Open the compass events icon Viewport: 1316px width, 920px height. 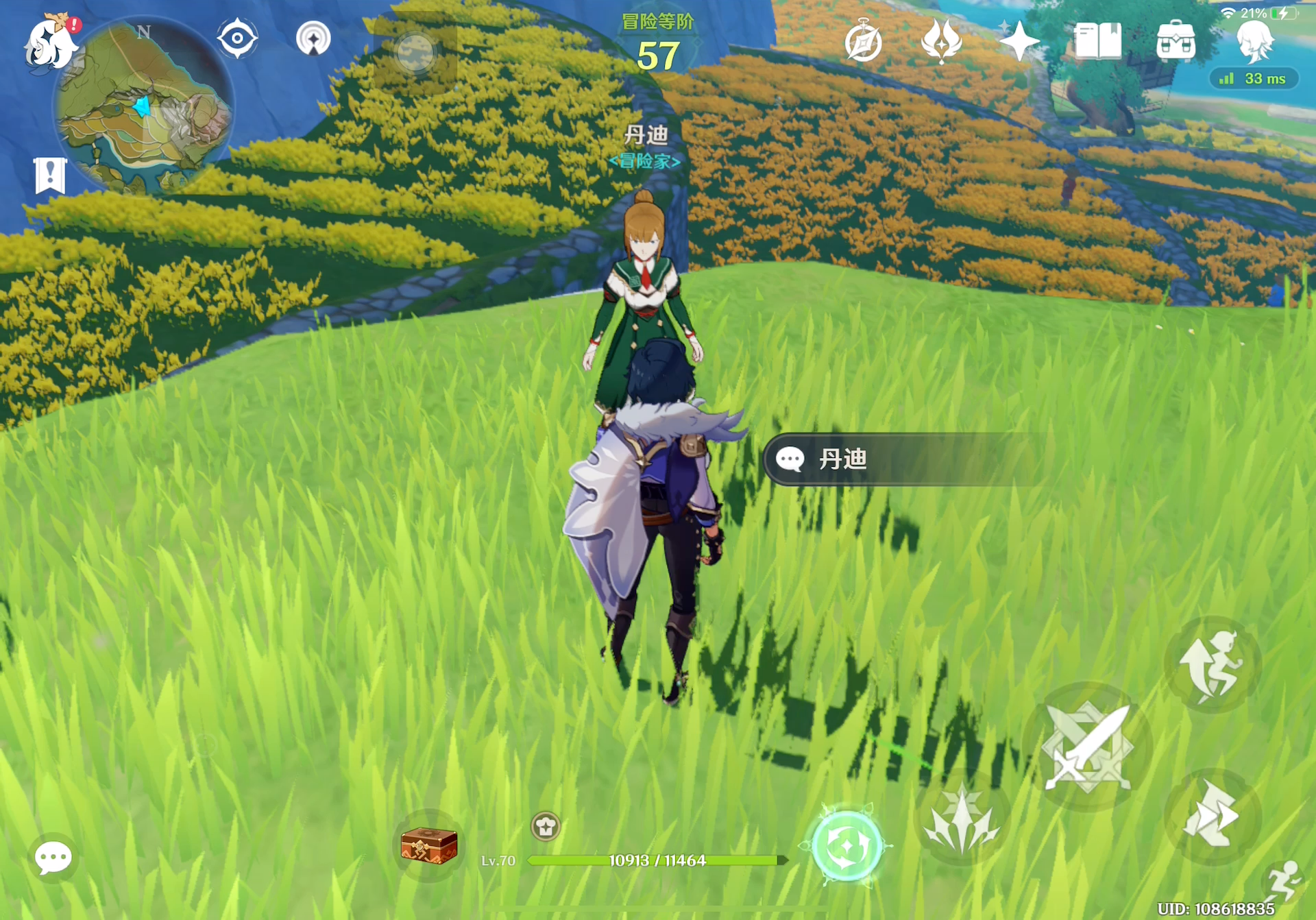(x=863, y=43)
